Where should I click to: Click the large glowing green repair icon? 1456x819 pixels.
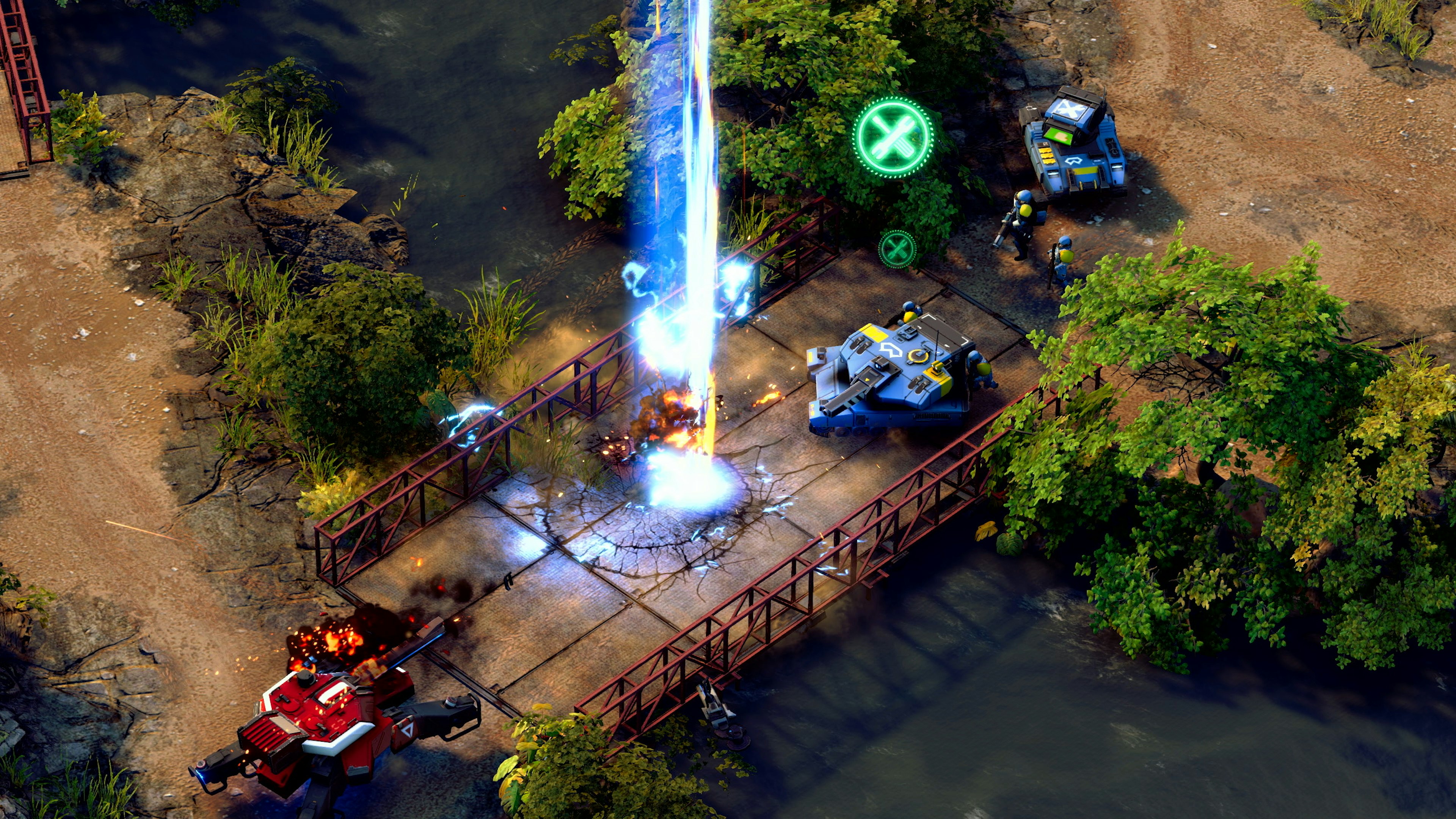pos(893,137)
